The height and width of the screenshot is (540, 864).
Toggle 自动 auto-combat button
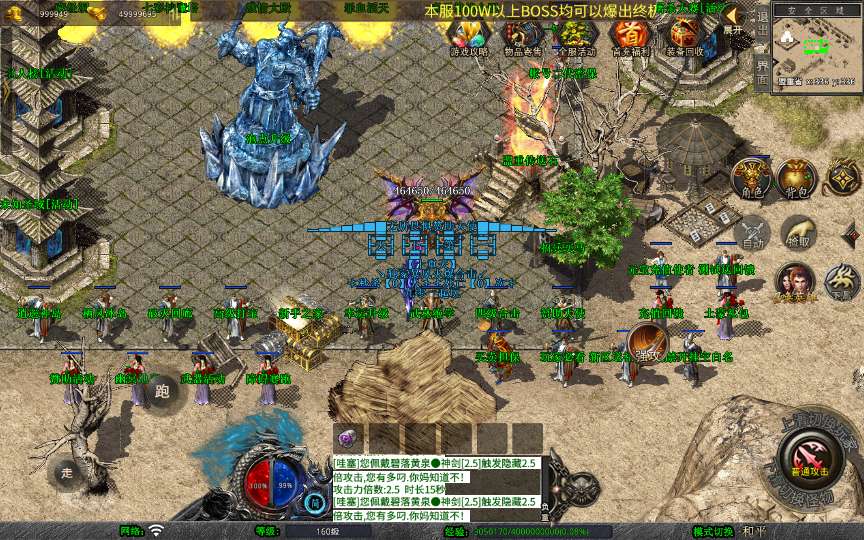pyautogui.click(x=752, y=235)
